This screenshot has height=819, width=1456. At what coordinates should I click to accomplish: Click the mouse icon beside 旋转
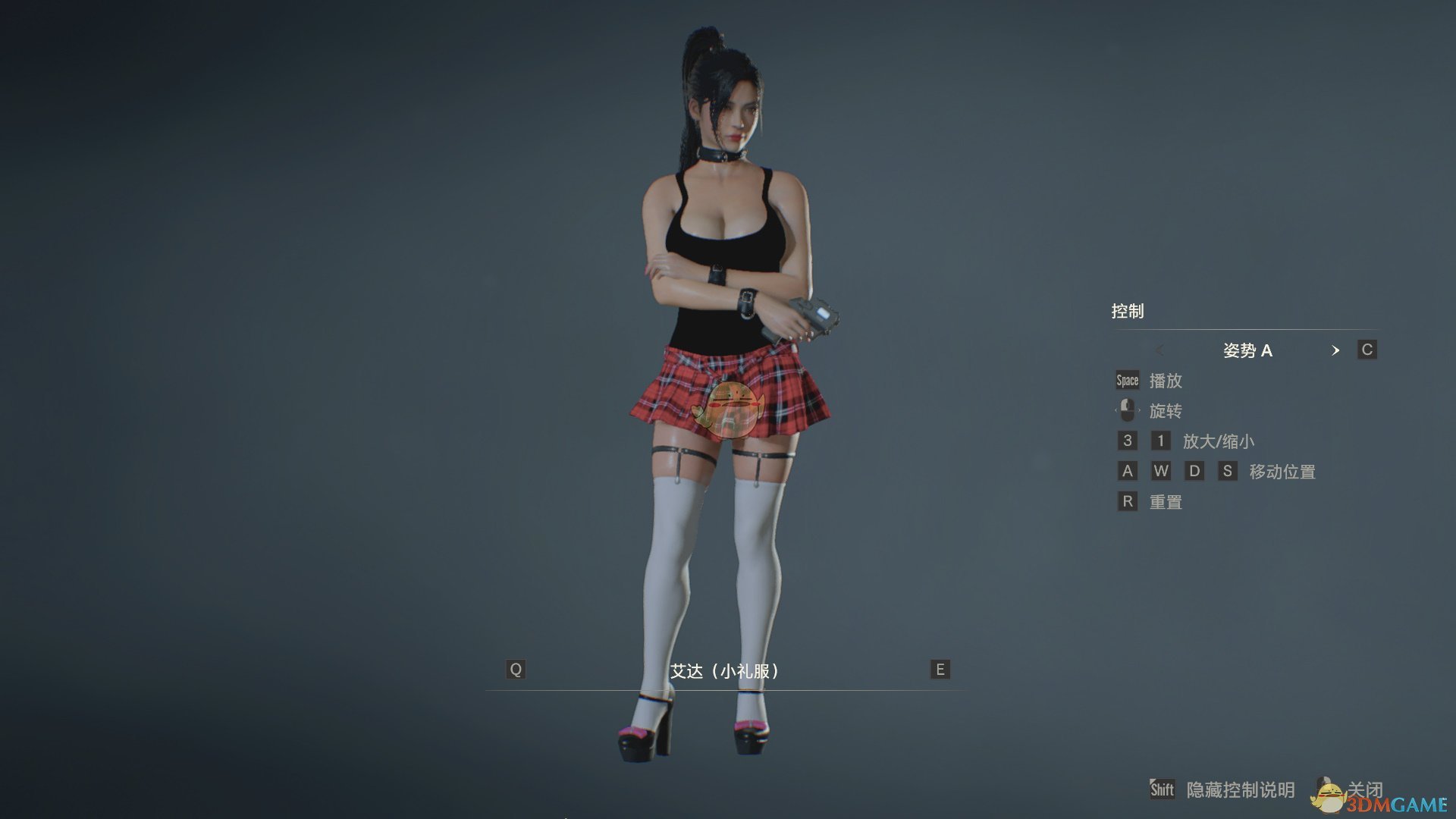(x=1127, y=410)
